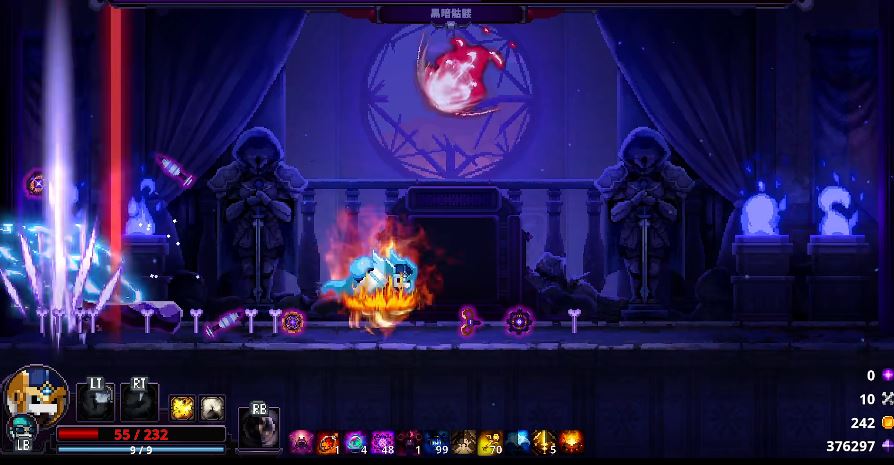This screenshot has width=894, height=465.
Task: Inspect the pink creature buff icon
Action: pyautogui.click(x=301, y=440)
